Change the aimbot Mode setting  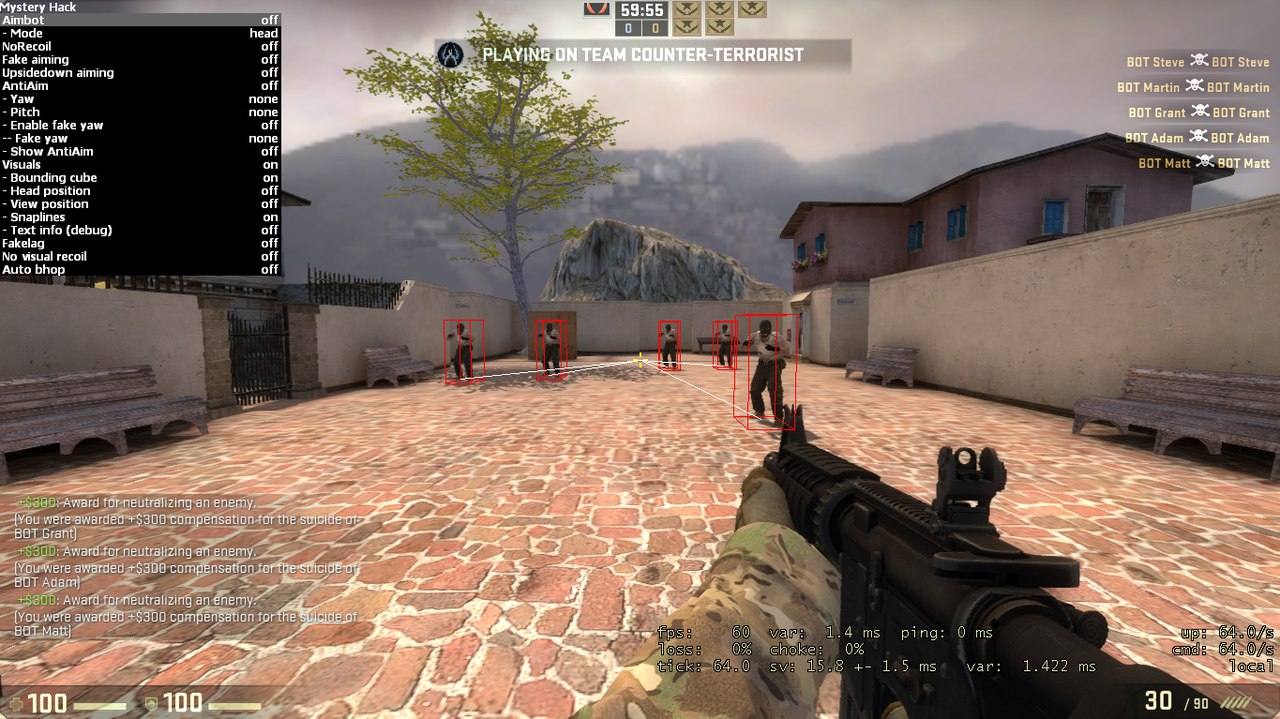[140, 33]
